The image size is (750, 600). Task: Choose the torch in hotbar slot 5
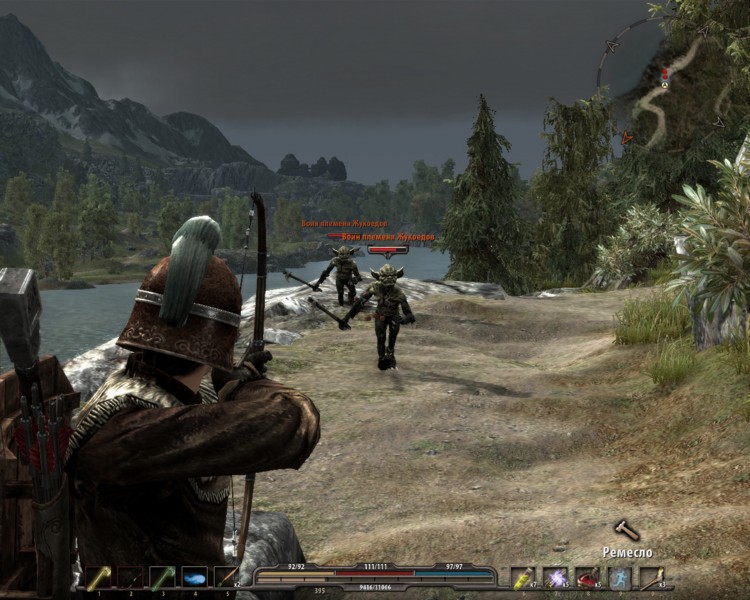coord(226,577)
